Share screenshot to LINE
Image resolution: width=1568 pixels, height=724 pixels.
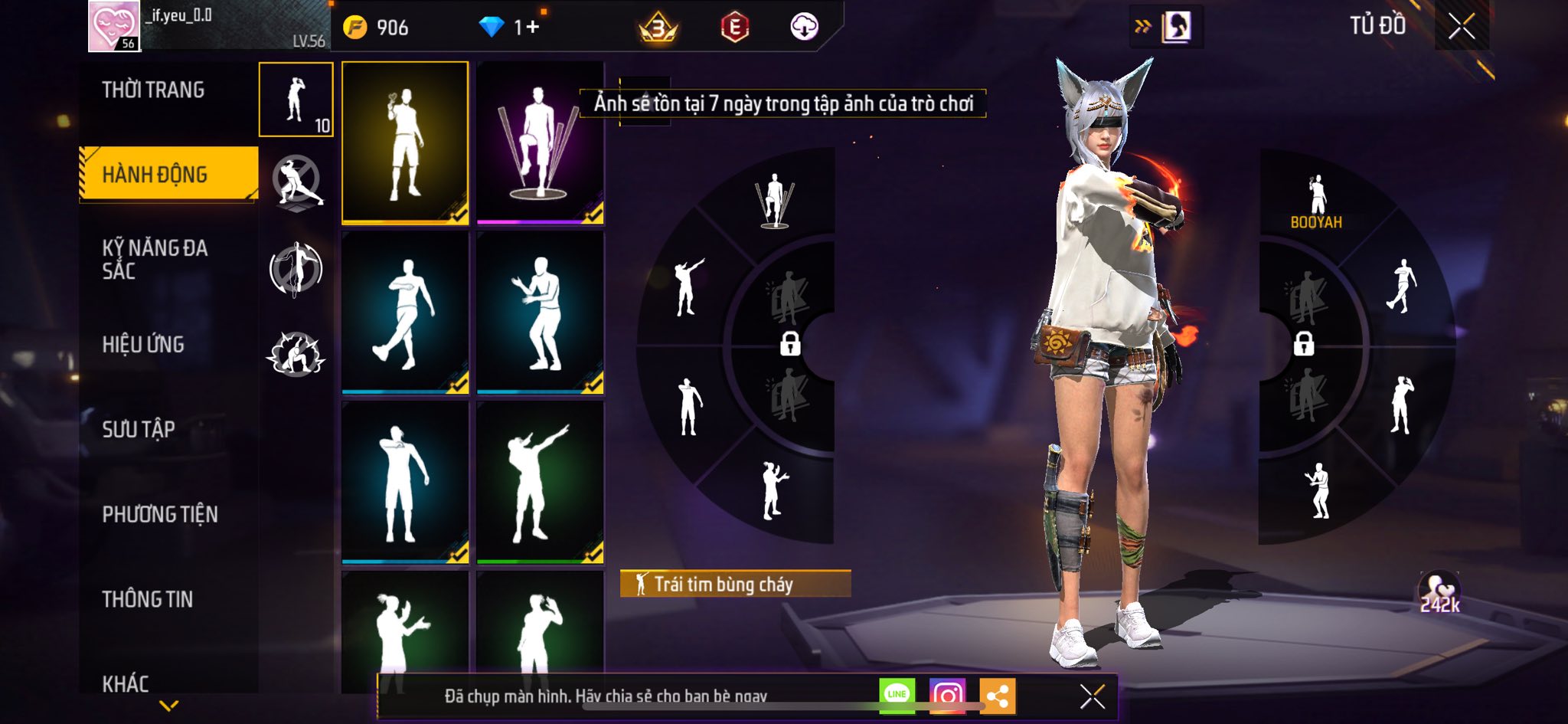point(897,695)
